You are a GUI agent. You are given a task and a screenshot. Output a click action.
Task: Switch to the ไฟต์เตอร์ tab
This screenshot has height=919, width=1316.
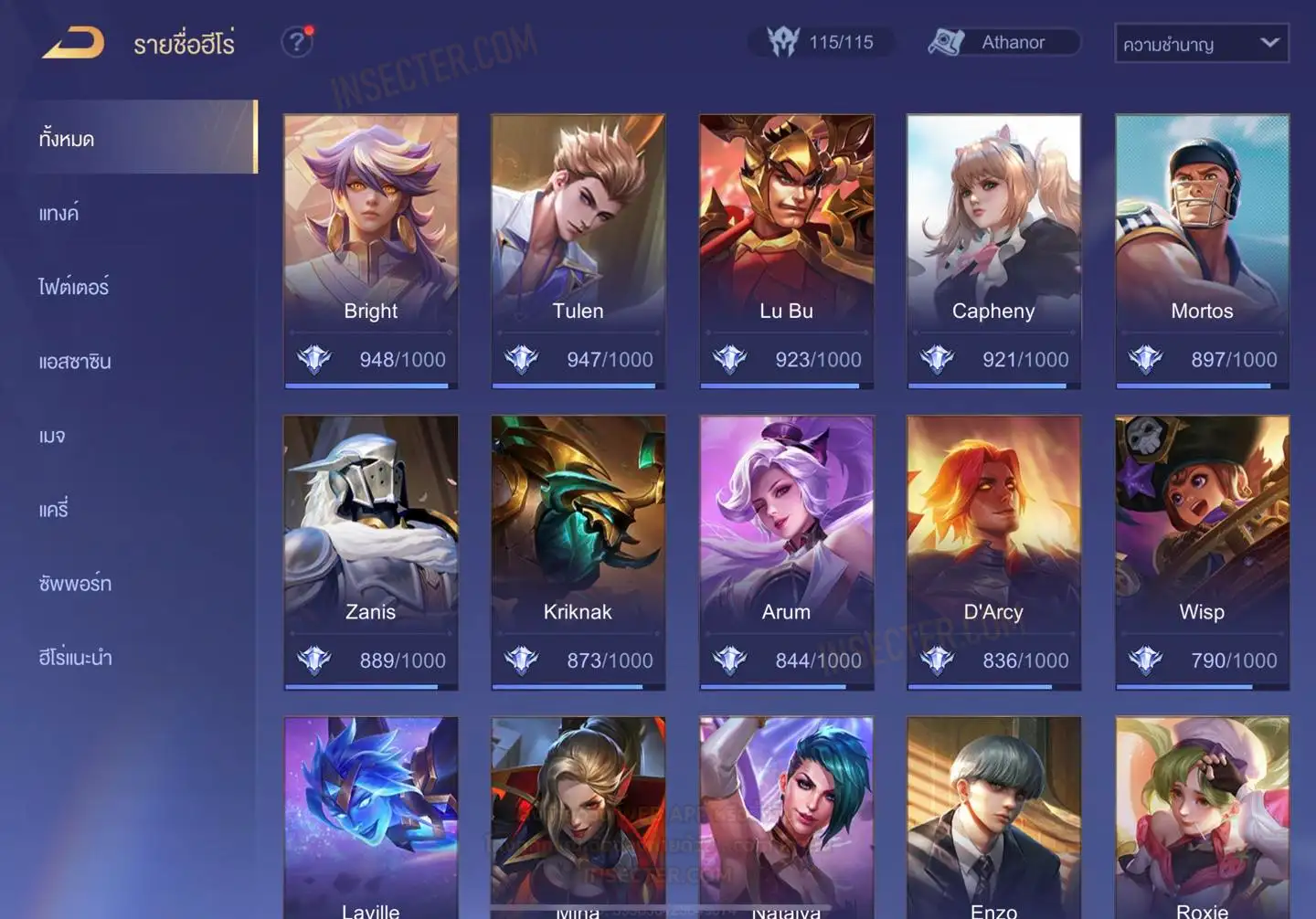click(73, 288)
